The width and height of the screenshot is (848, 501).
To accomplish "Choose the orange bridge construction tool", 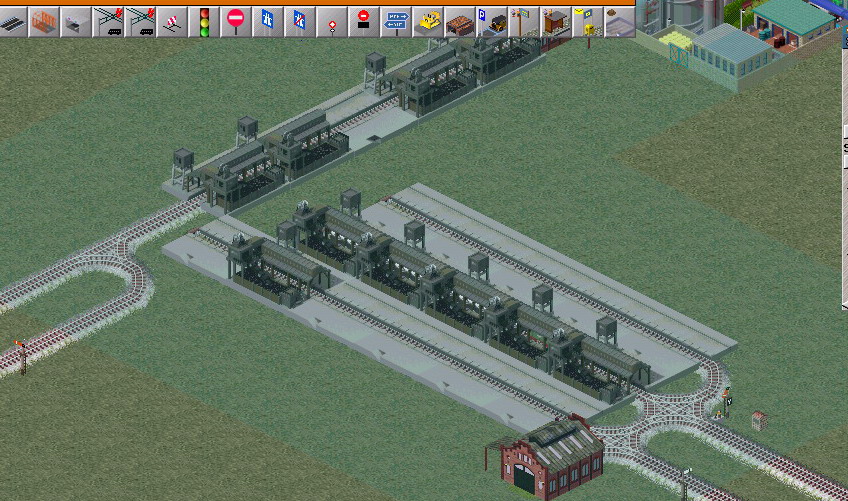I will (x=44, y=22).
